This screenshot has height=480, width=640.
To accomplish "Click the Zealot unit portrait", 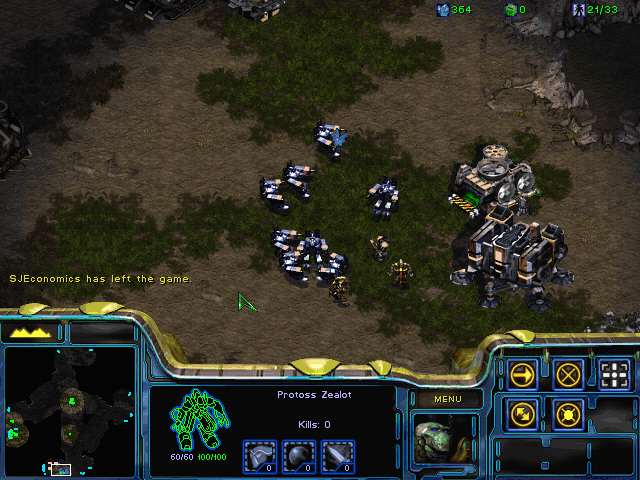I will click(446, 441).
